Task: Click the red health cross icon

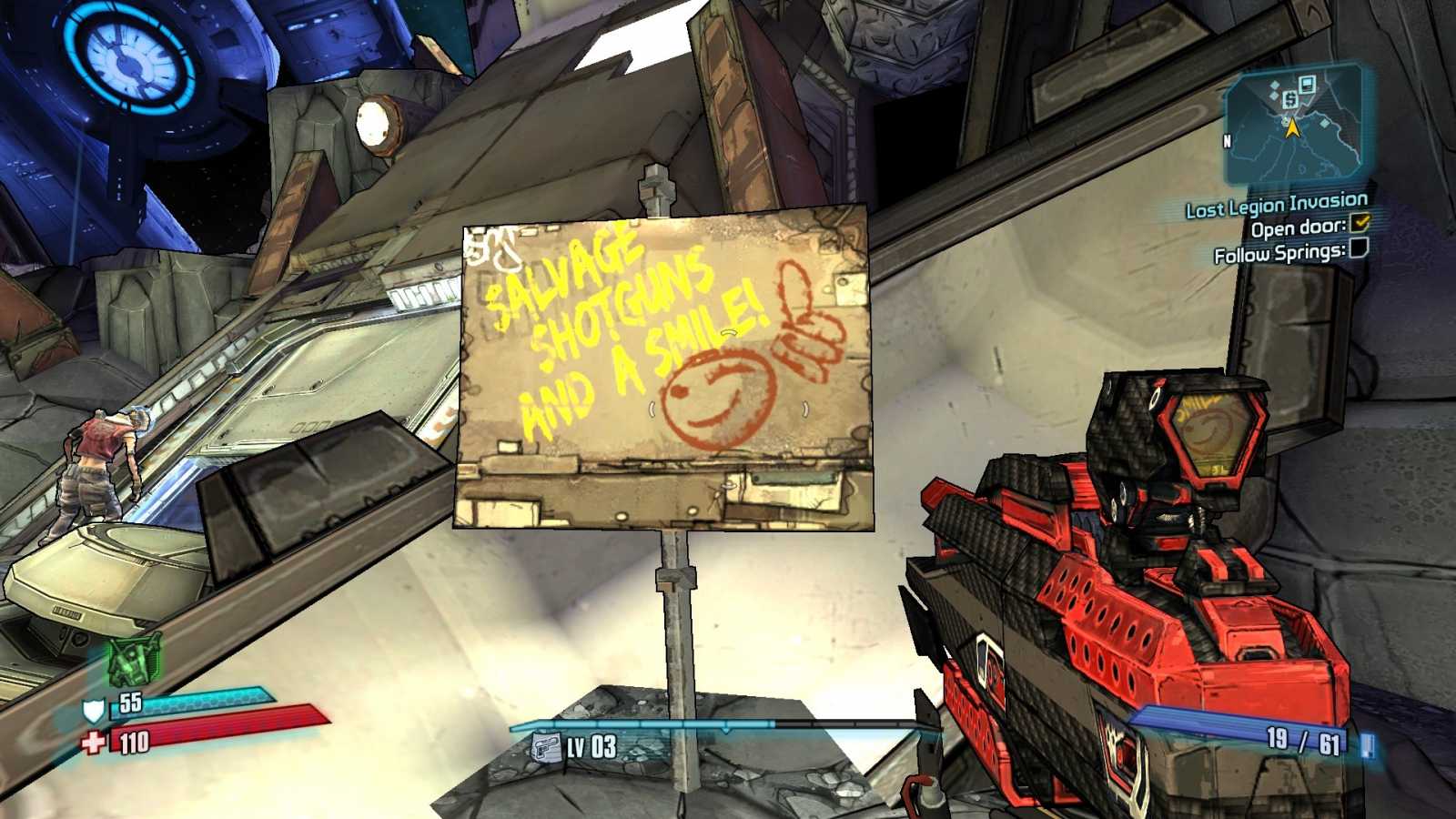Action: [93, 741]
